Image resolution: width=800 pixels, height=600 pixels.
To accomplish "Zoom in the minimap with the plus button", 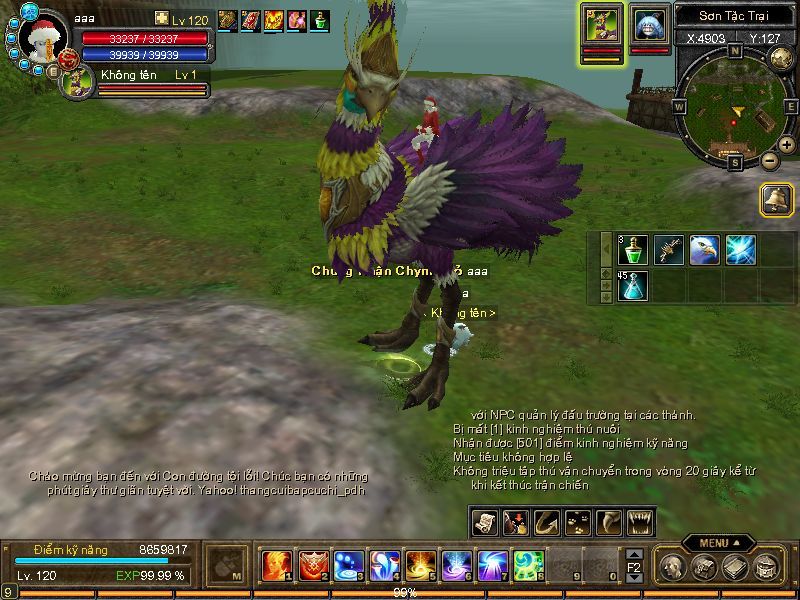I will click(787, 145).
